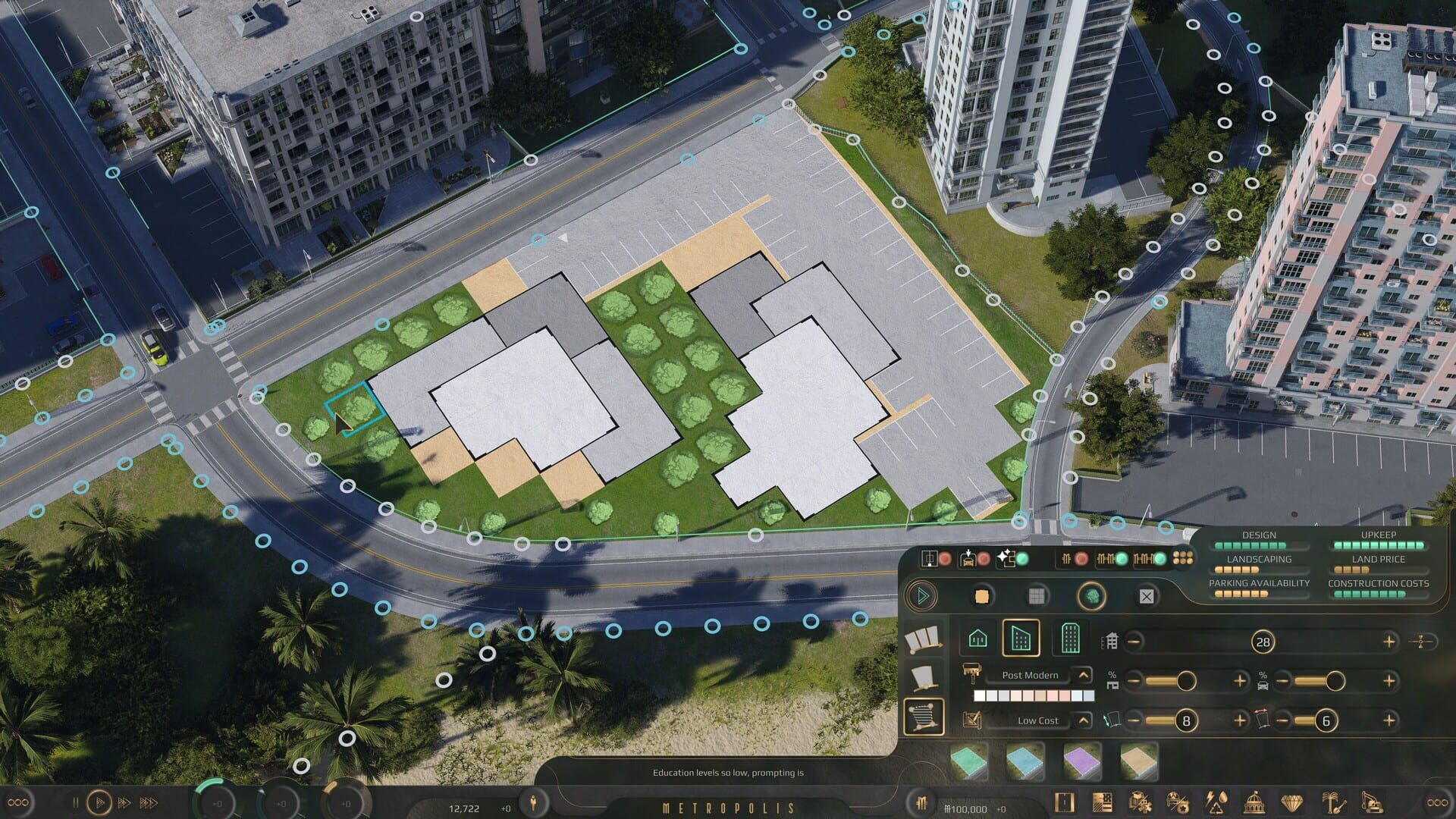Expand the six-dot grid options button
This screenshot has height=819, width=1456.
pos(1181,560)
